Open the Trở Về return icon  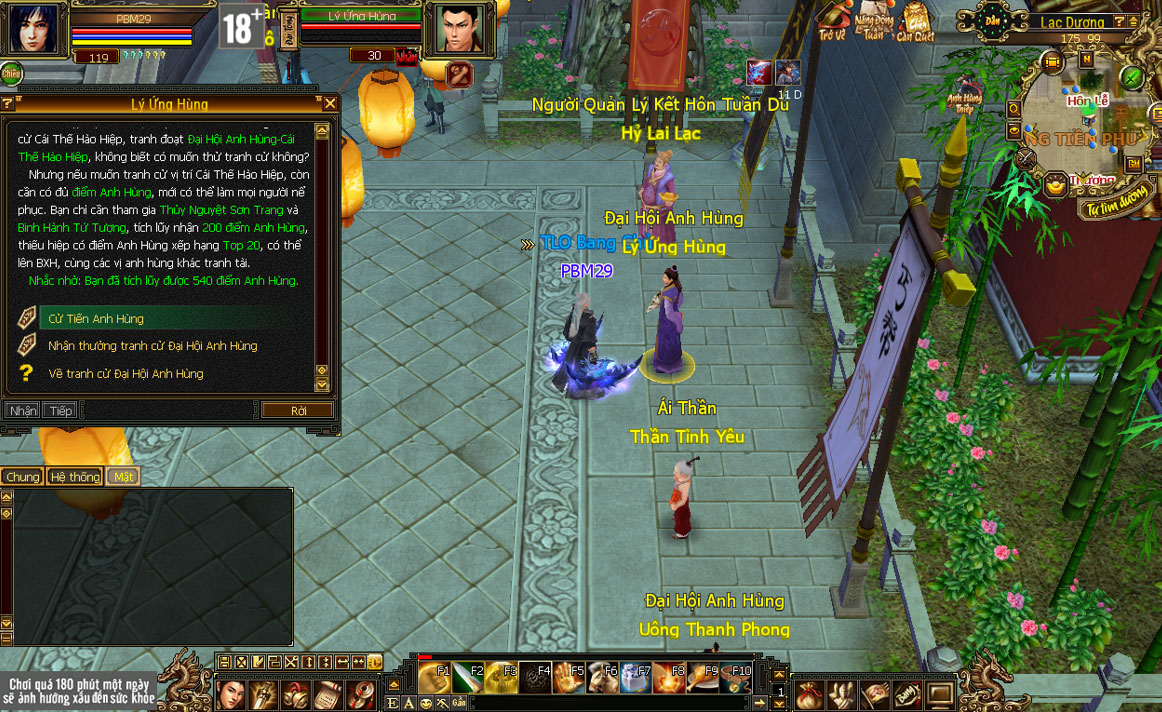833,20
